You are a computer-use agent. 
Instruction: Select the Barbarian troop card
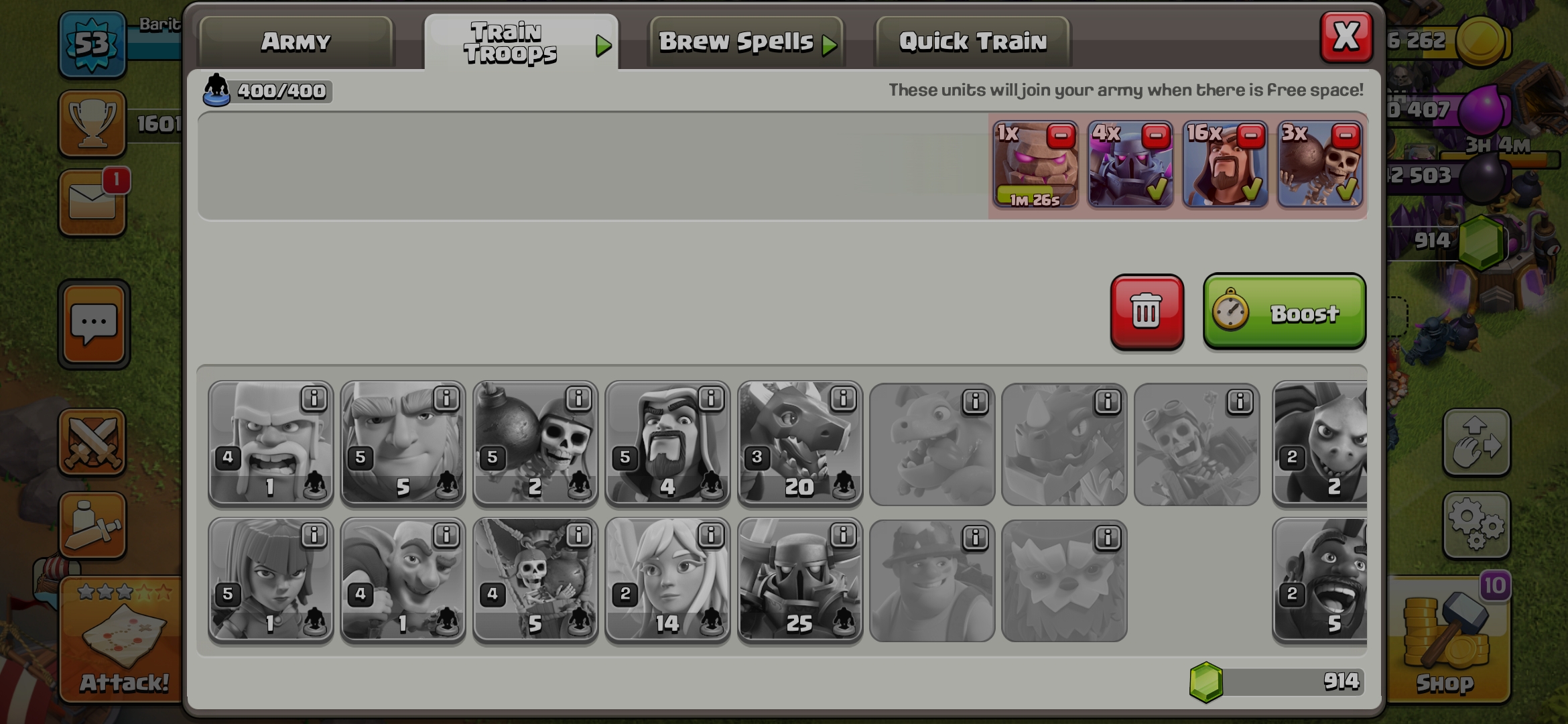click(x=270, y=442)
